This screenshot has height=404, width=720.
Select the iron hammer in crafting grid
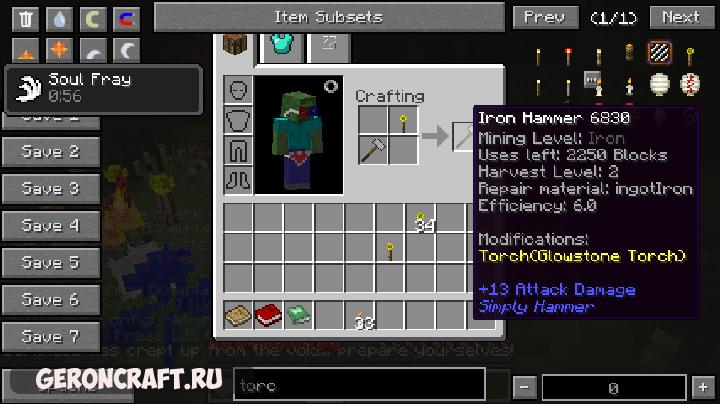[x=373, y=151]
